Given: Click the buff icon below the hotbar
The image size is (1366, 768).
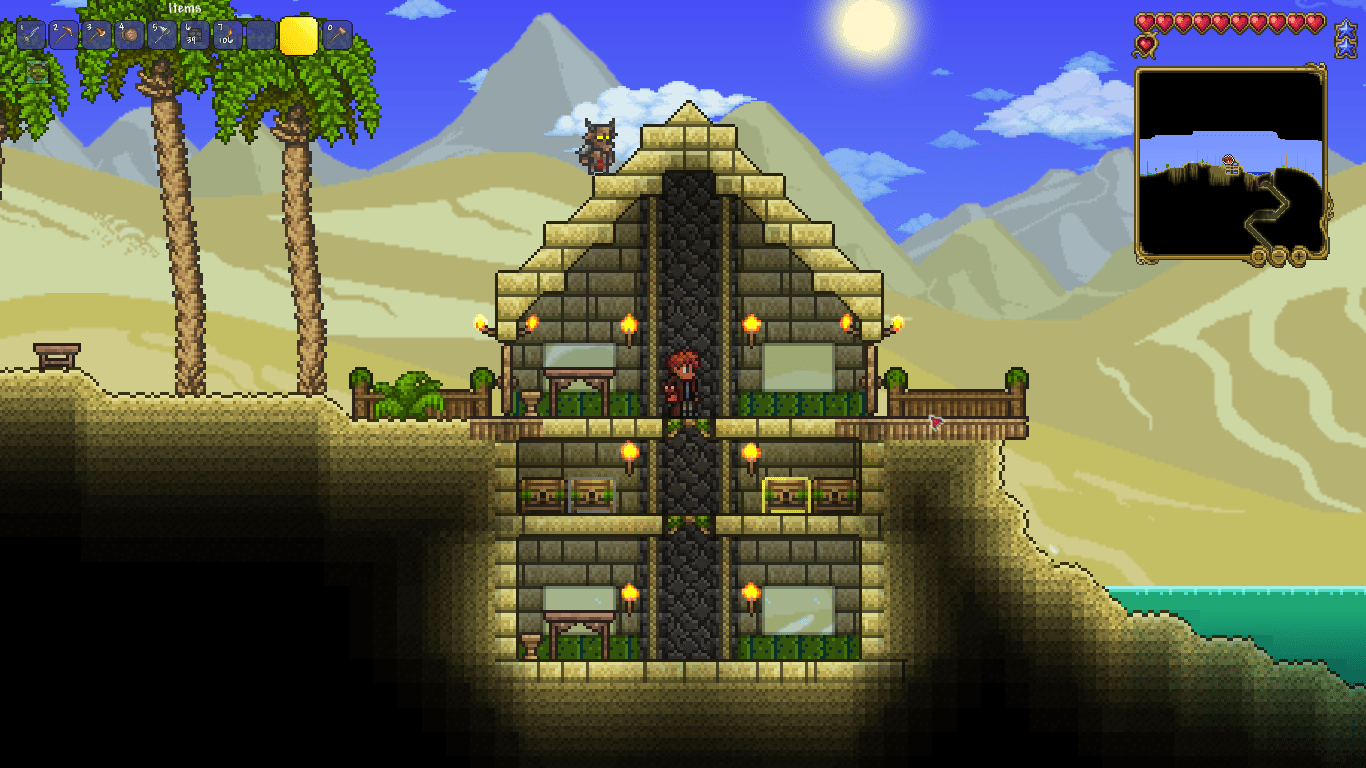Looking at the screenshot, I should coord(37,72).
